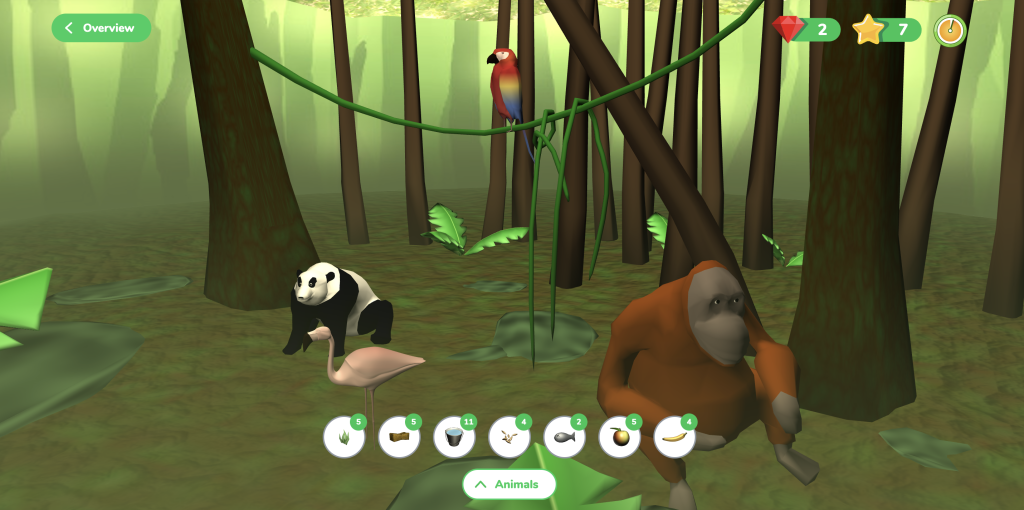Select the grass food item

(344, 438)
